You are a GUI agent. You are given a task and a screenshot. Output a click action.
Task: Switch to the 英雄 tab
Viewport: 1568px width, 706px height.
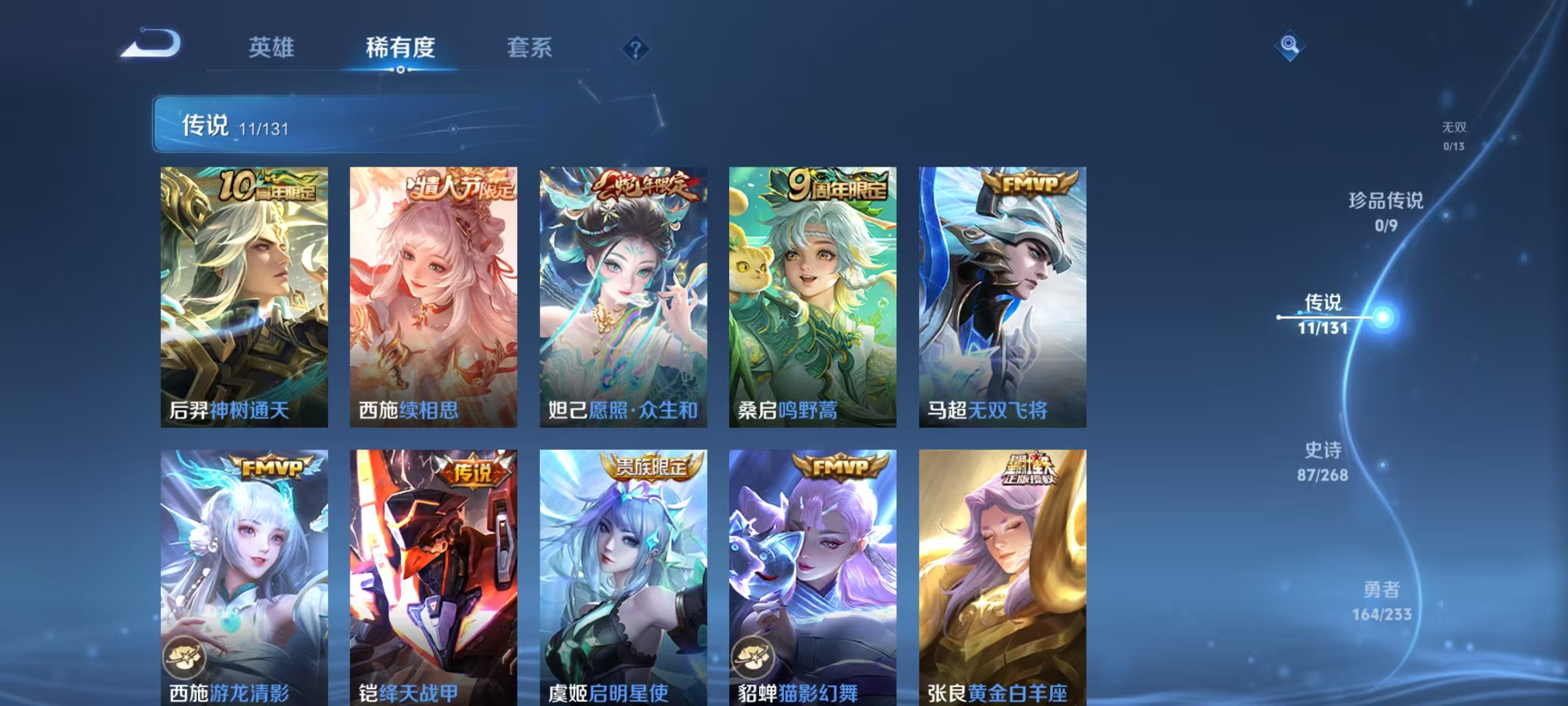click(271, 47)
